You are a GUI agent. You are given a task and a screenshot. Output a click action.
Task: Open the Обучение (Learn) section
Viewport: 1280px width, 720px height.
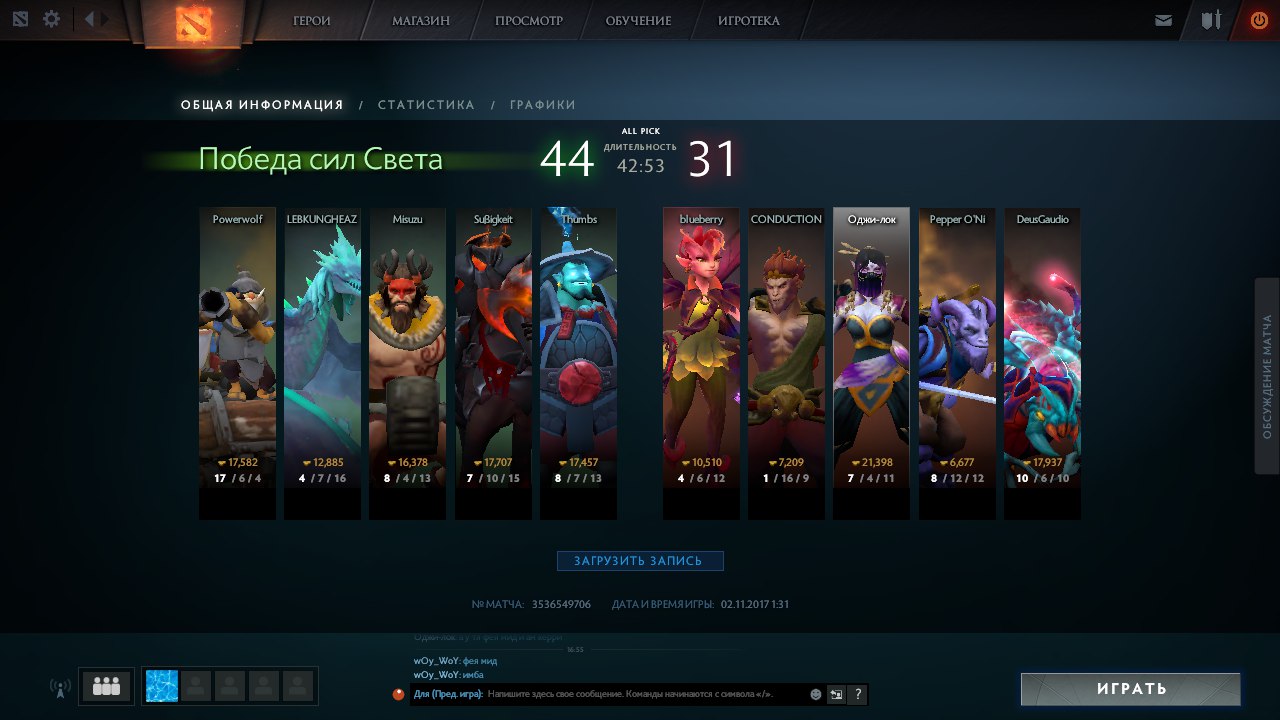[x=638, y=21]
